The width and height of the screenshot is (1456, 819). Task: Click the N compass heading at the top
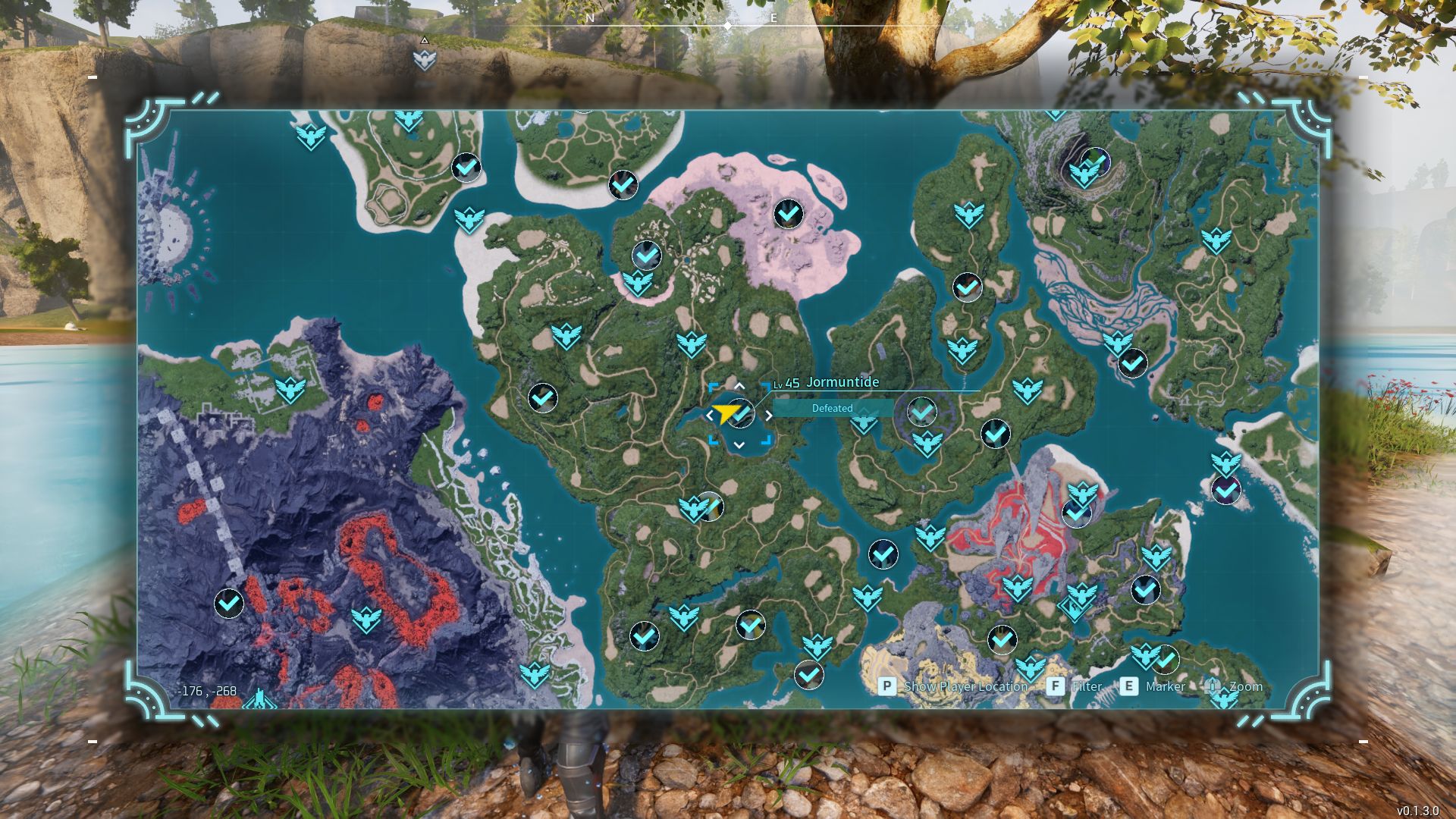coord(589,17)
